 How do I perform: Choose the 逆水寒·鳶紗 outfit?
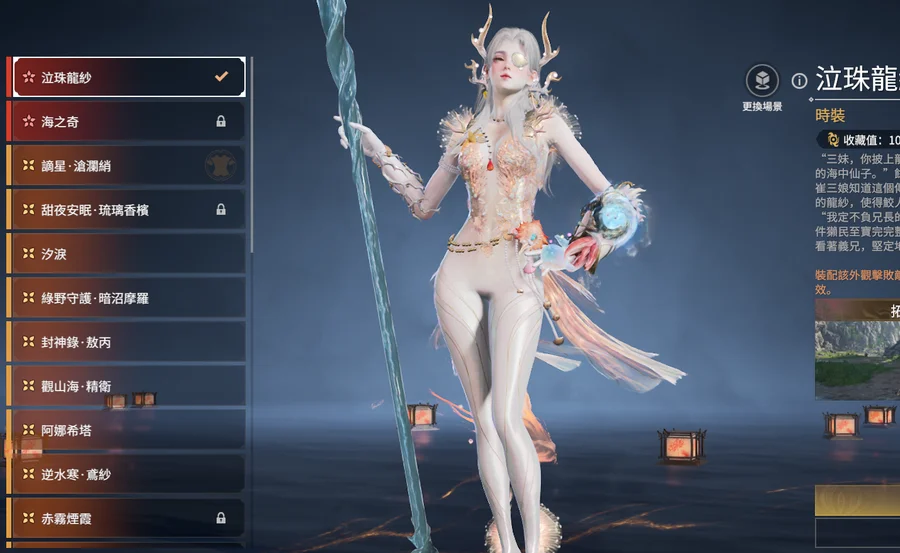(x=126, y=474)
